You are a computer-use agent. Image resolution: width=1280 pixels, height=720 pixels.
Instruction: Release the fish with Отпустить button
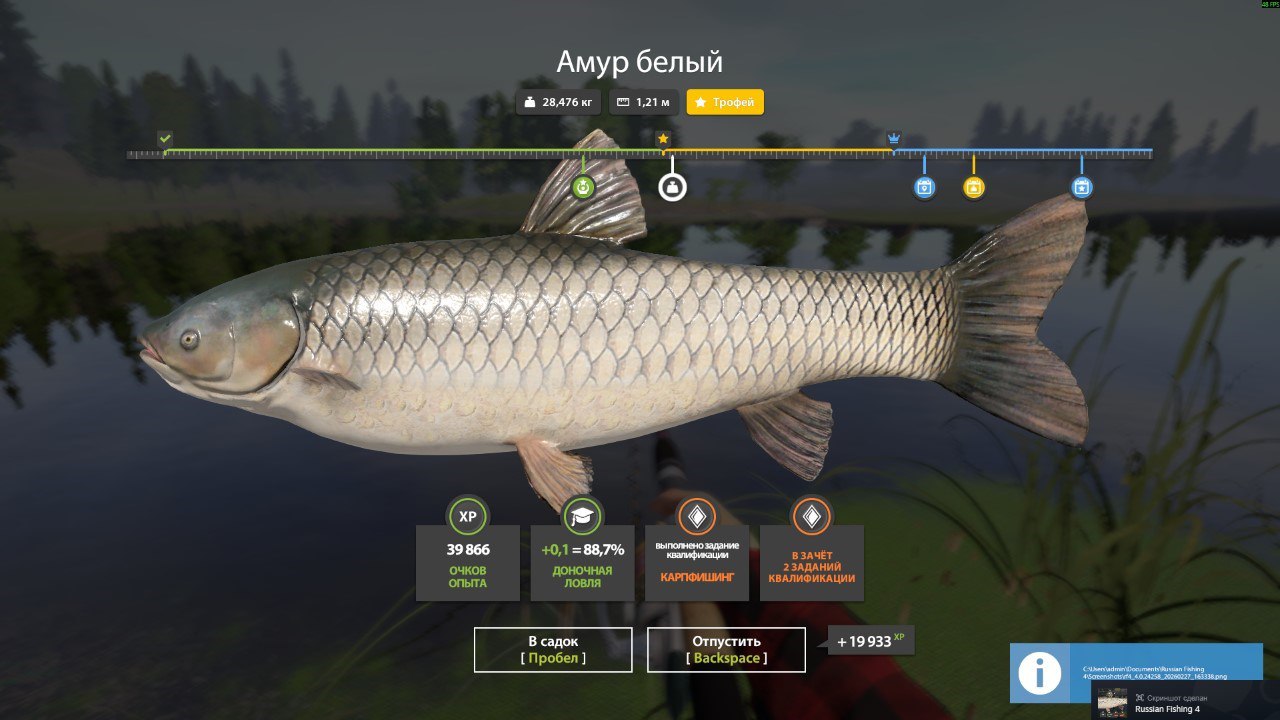click(x=726, y=649)
